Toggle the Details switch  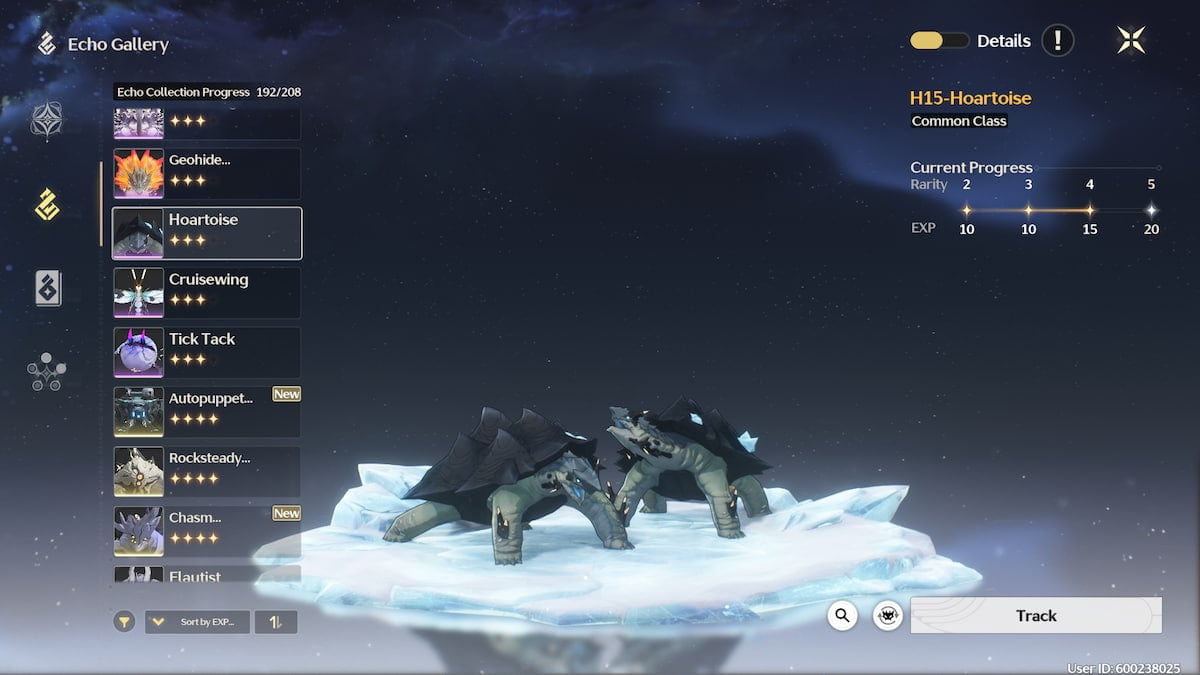pos(939,41)
